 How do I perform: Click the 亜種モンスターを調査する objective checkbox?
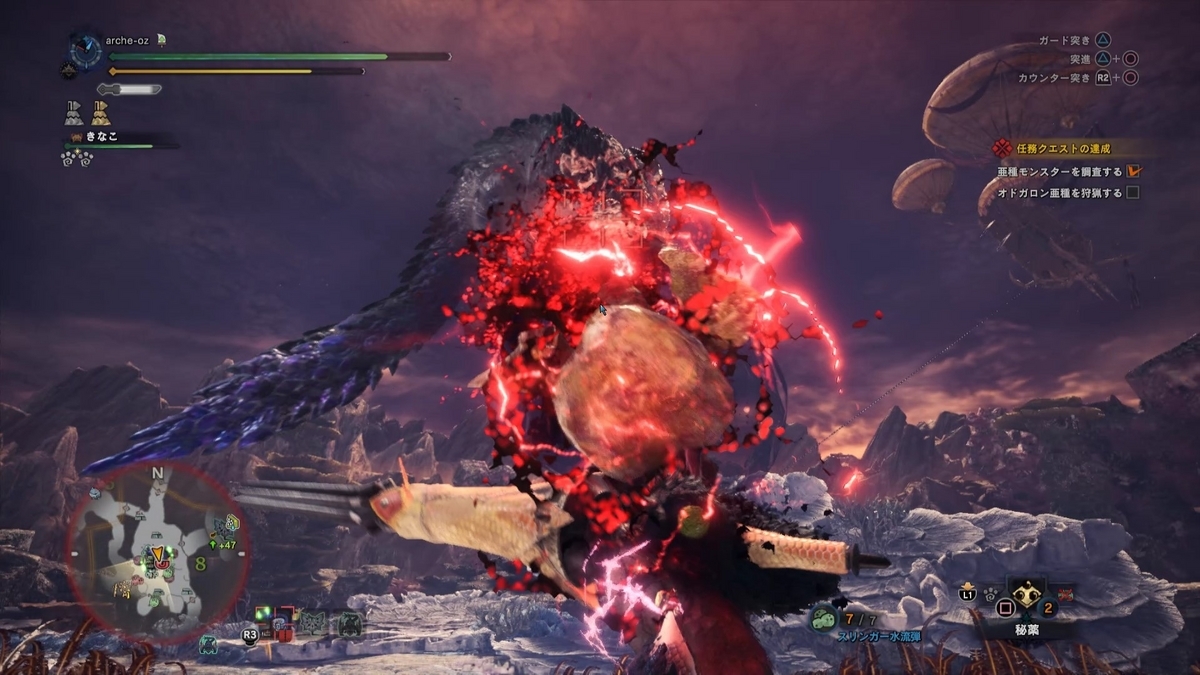(x=1133, y=171)
